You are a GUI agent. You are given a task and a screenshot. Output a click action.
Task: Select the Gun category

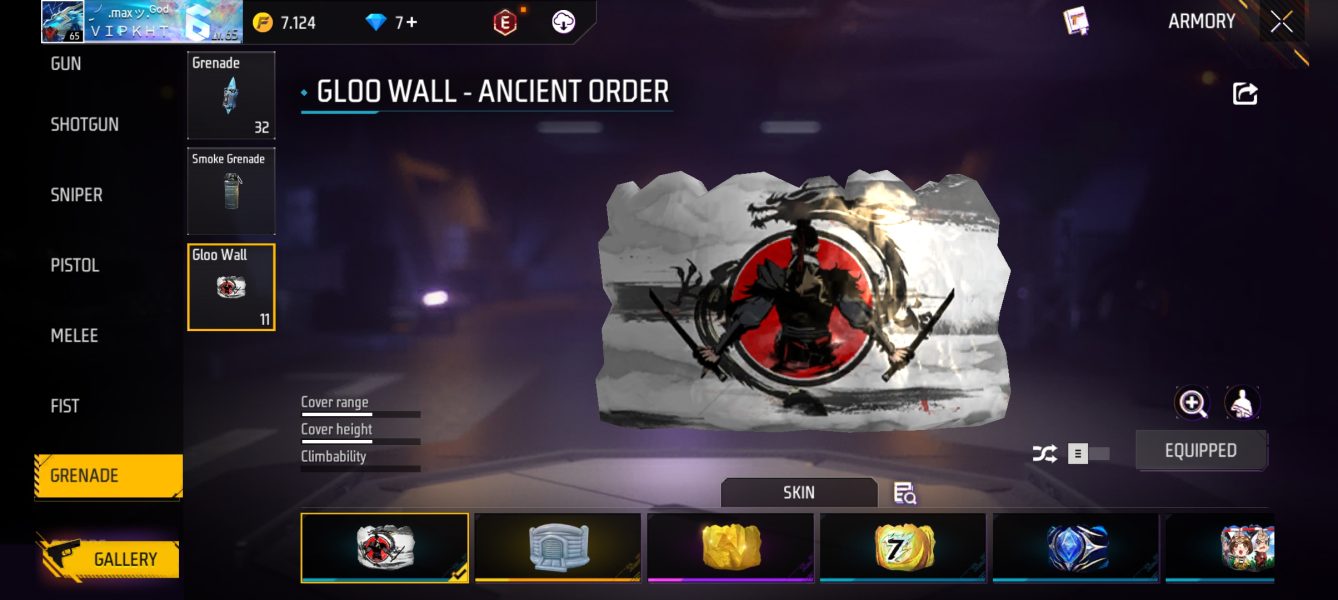(x=66, y=64)
